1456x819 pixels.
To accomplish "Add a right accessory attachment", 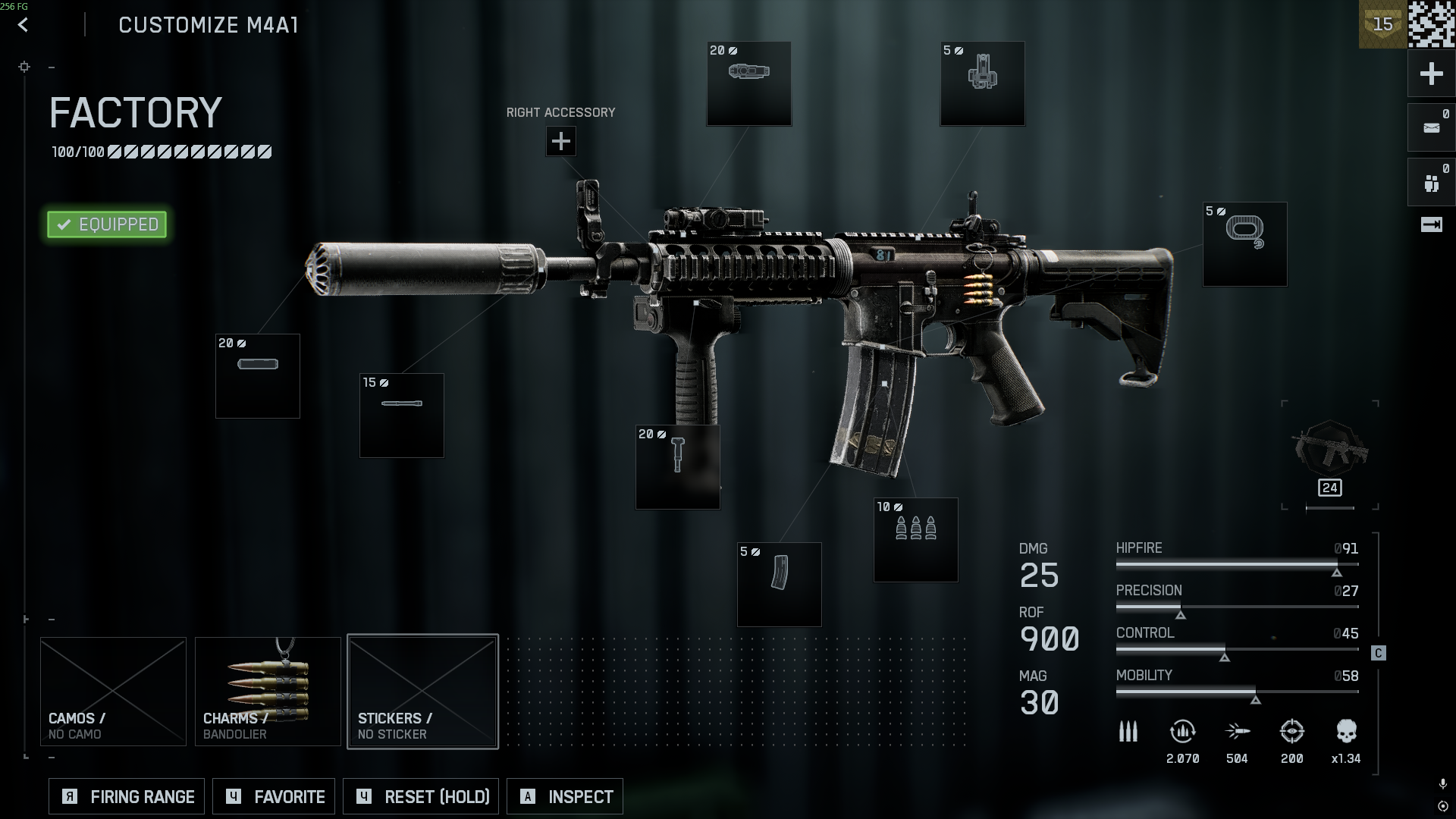I will [560, 141].
